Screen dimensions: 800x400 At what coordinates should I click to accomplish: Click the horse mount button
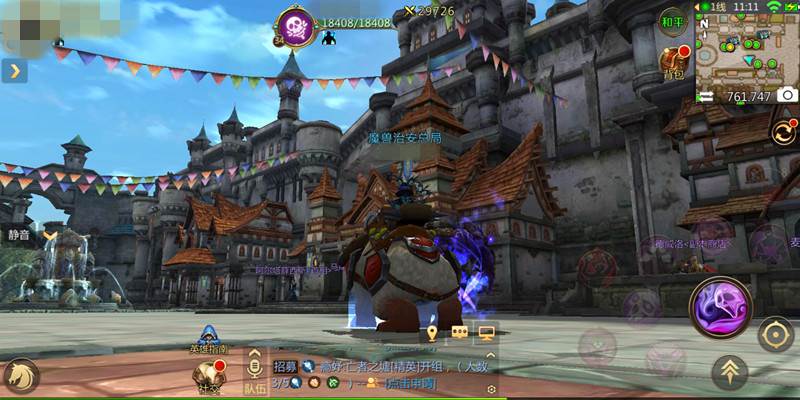(19, 375)
